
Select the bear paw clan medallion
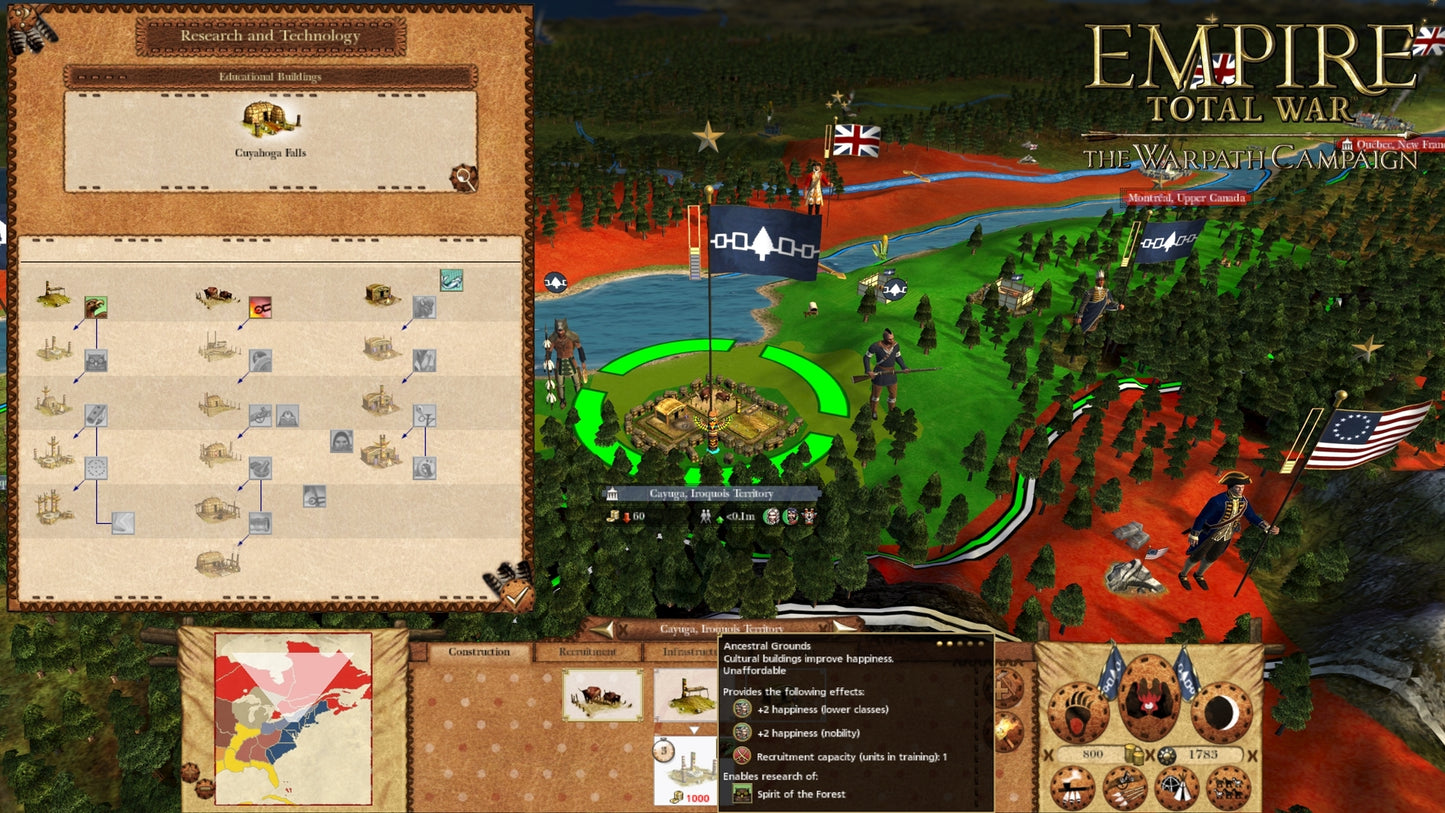[1079, 710]
